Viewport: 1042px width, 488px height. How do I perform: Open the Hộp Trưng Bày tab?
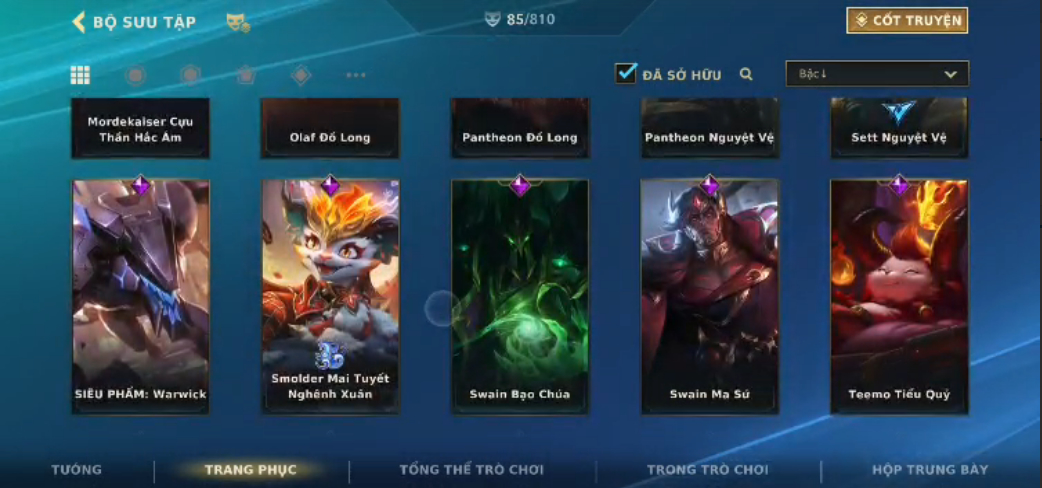point(929,470)
